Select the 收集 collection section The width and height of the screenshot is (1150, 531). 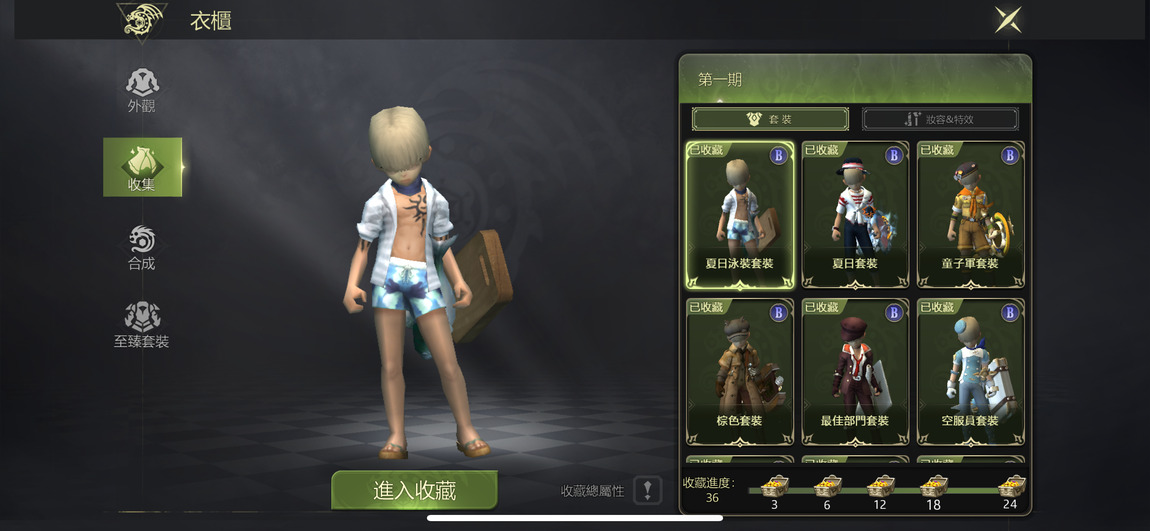coord(142,167)
